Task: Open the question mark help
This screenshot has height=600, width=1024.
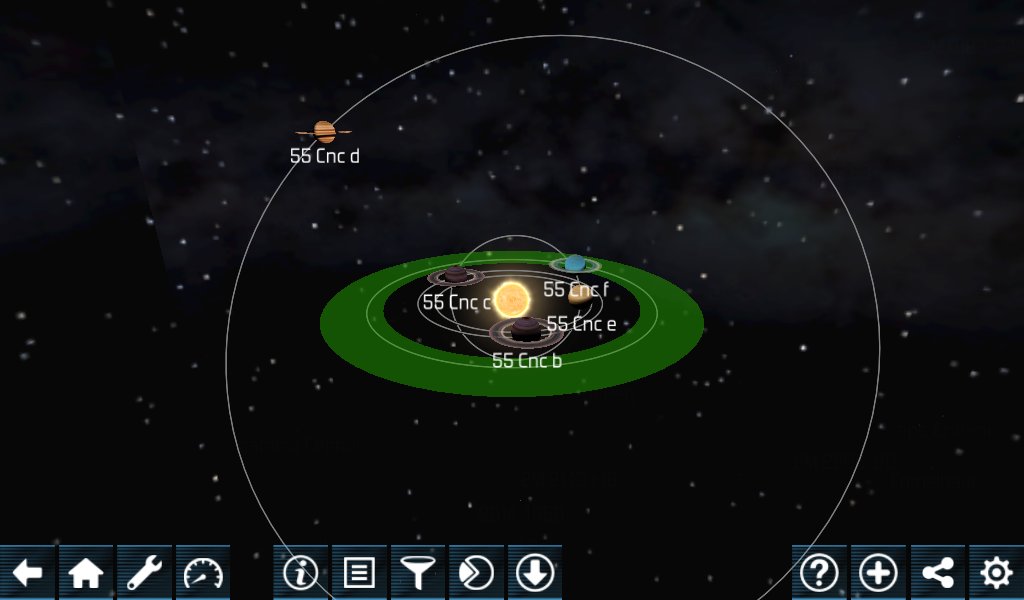Action: 820,573
